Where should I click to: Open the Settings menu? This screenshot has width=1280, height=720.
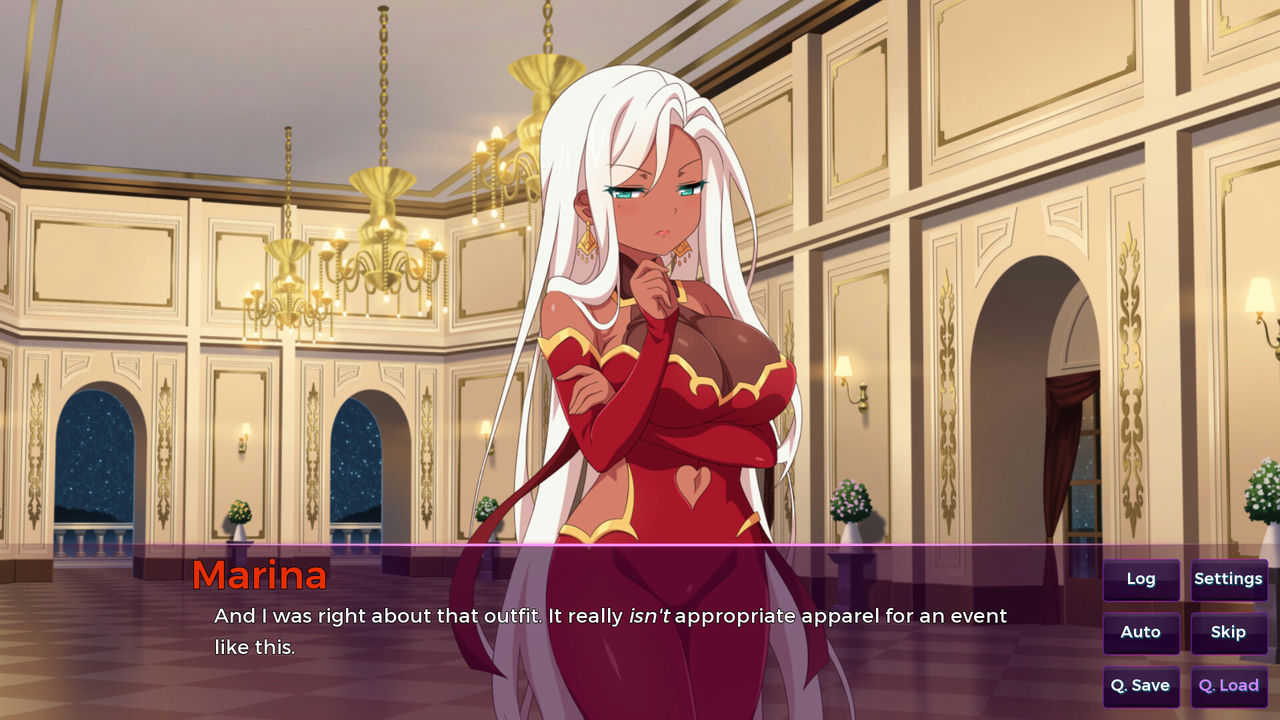[x=1228, y=579]
